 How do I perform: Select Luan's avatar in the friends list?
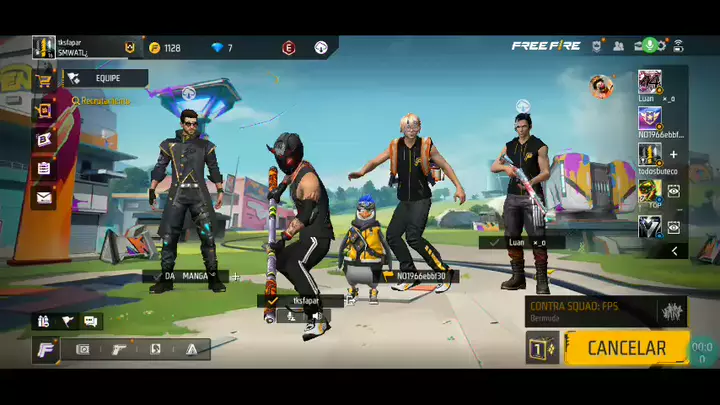[x=650, y=81]
